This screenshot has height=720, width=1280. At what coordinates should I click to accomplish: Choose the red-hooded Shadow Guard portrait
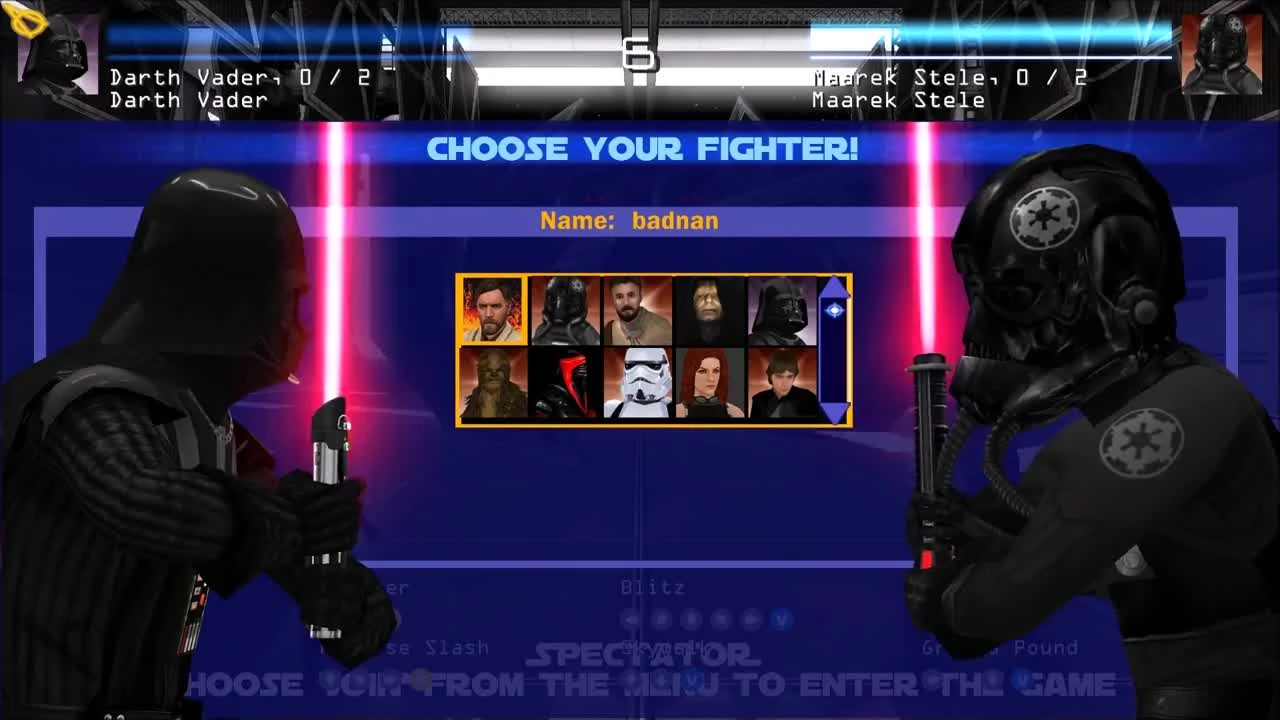(565, 384)
